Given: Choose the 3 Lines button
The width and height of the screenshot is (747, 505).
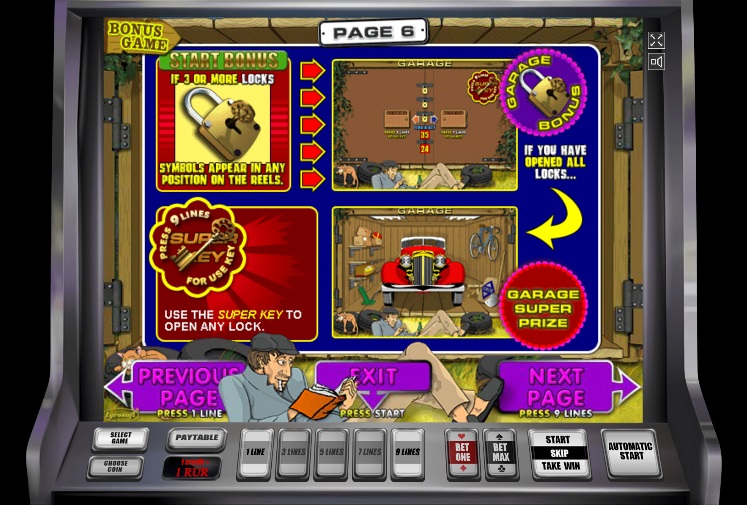Looking at the screenshot, I should pyautogui.click(x=293, y=452).
